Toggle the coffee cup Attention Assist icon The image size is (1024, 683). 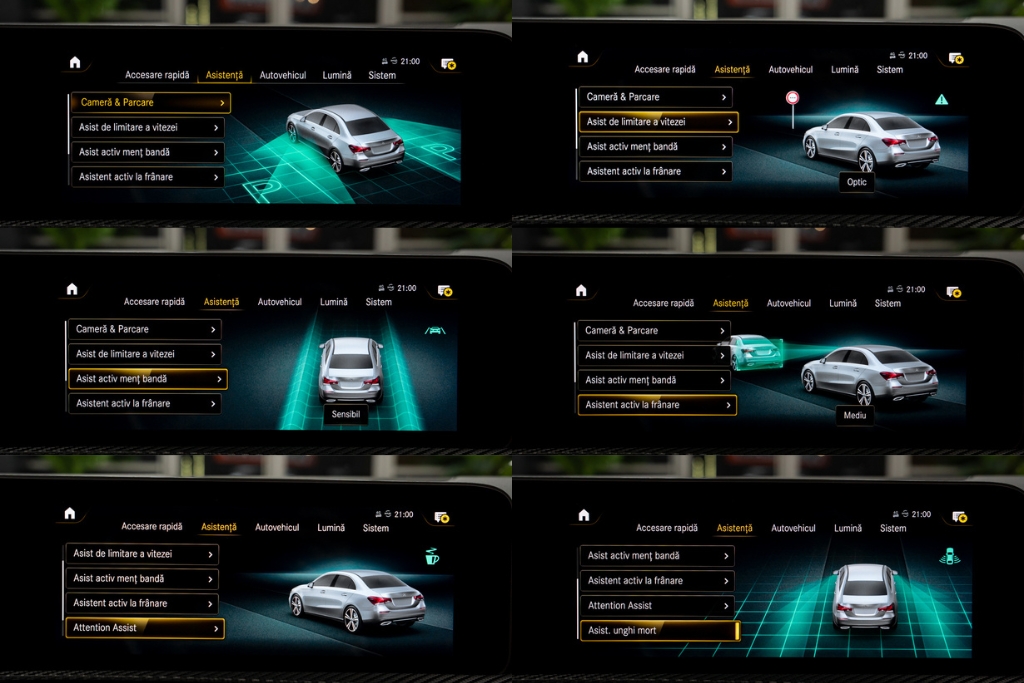(432, 556)
